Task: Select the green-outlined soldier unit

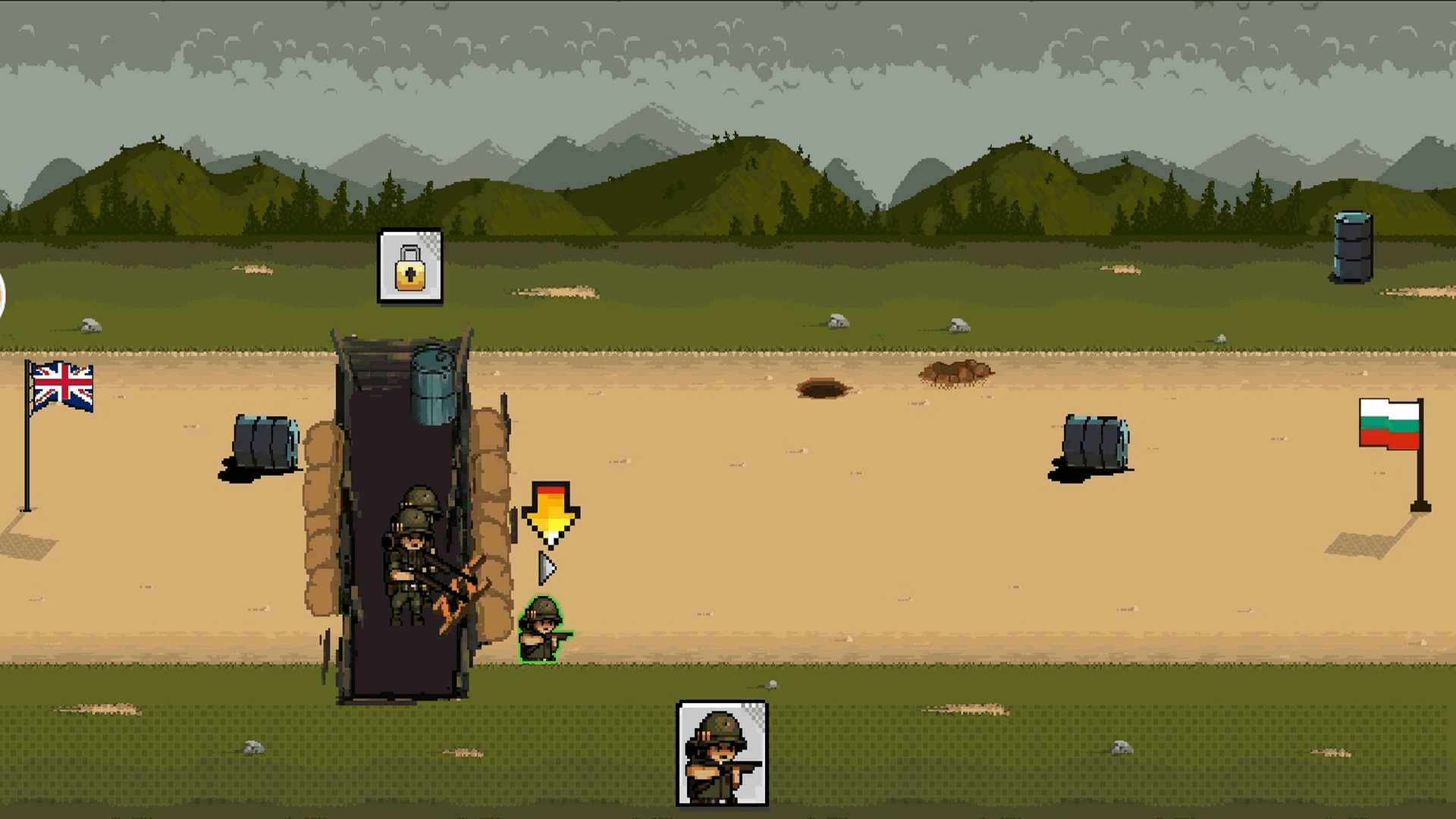Action: [543, 630]
